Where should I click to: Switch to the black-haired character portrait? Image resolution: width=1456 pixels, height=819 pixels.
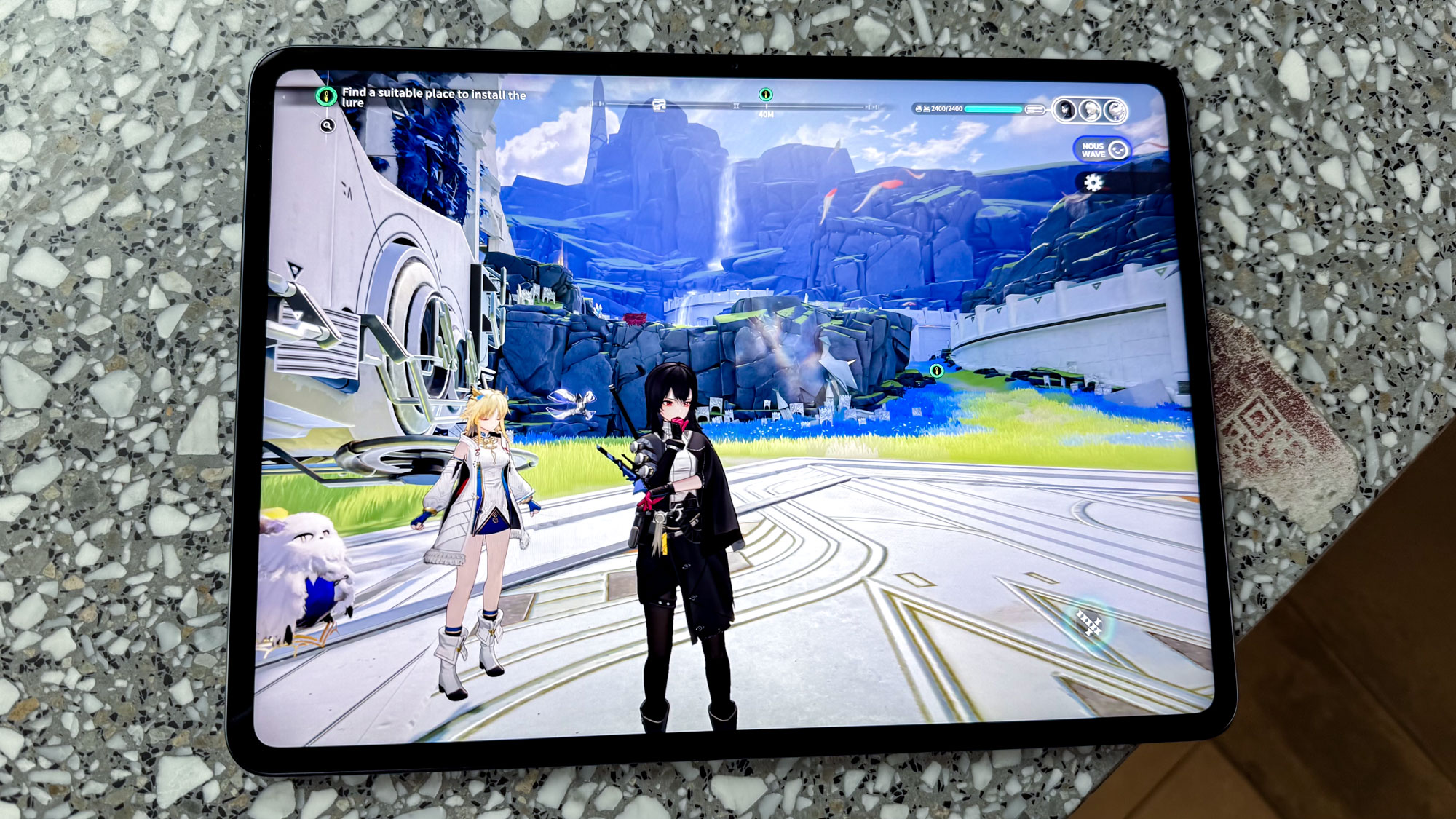1064,108
